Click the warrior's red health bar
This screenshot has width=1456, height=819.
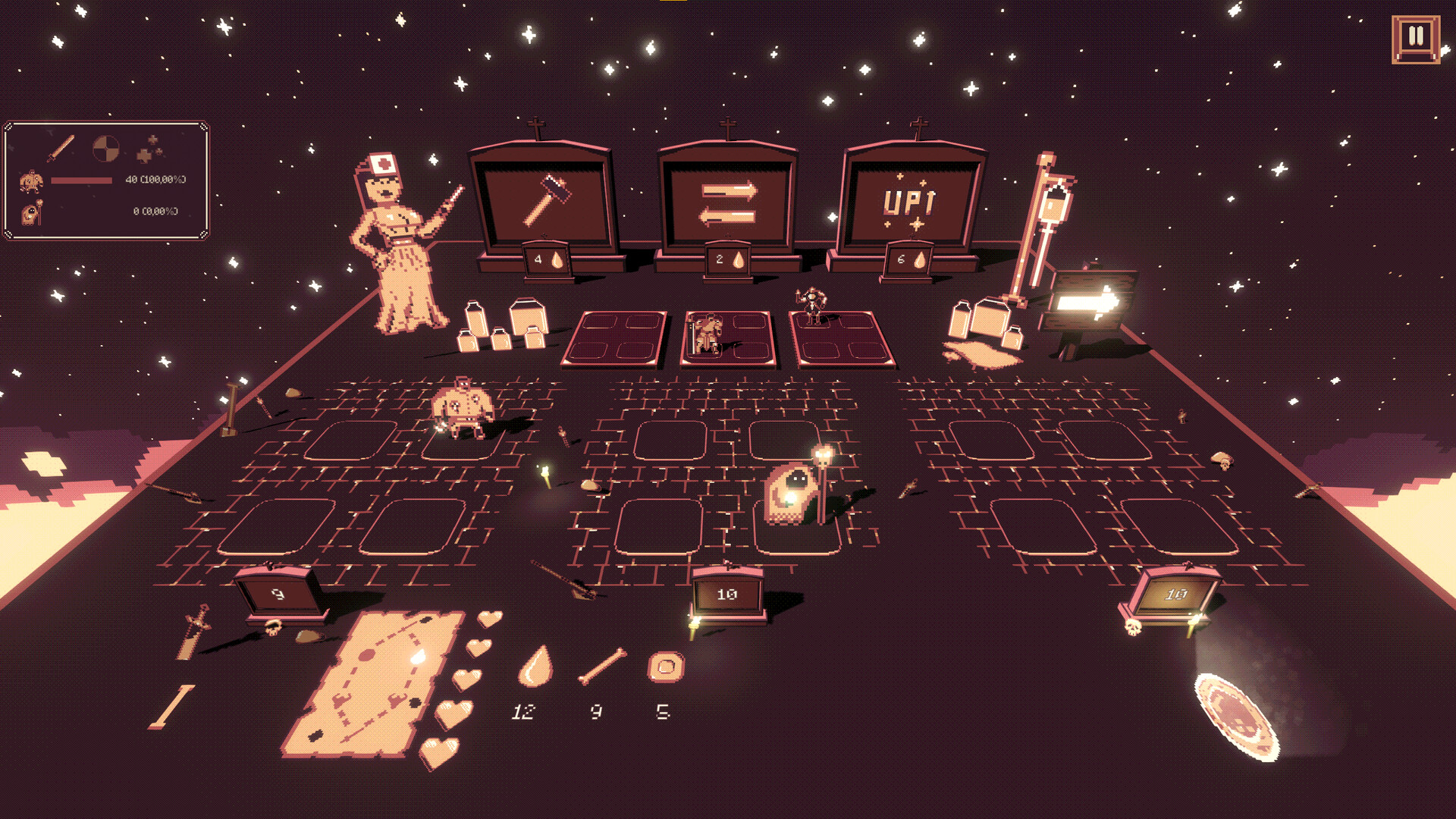pyautogui.click(x=83, y=180)
